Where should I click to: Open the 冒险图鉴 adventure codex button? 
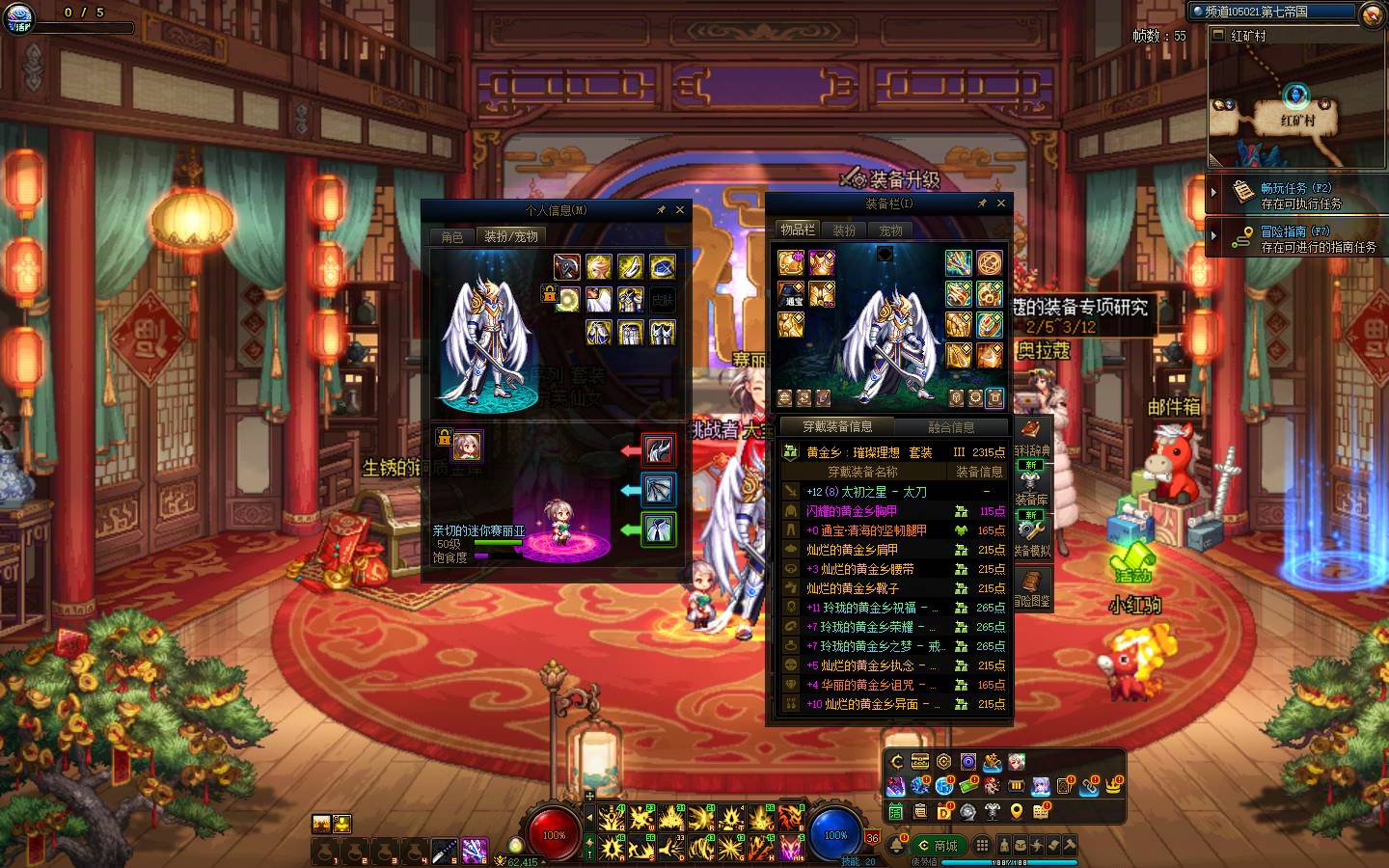pyautogui.click(x=1031, y=586)
